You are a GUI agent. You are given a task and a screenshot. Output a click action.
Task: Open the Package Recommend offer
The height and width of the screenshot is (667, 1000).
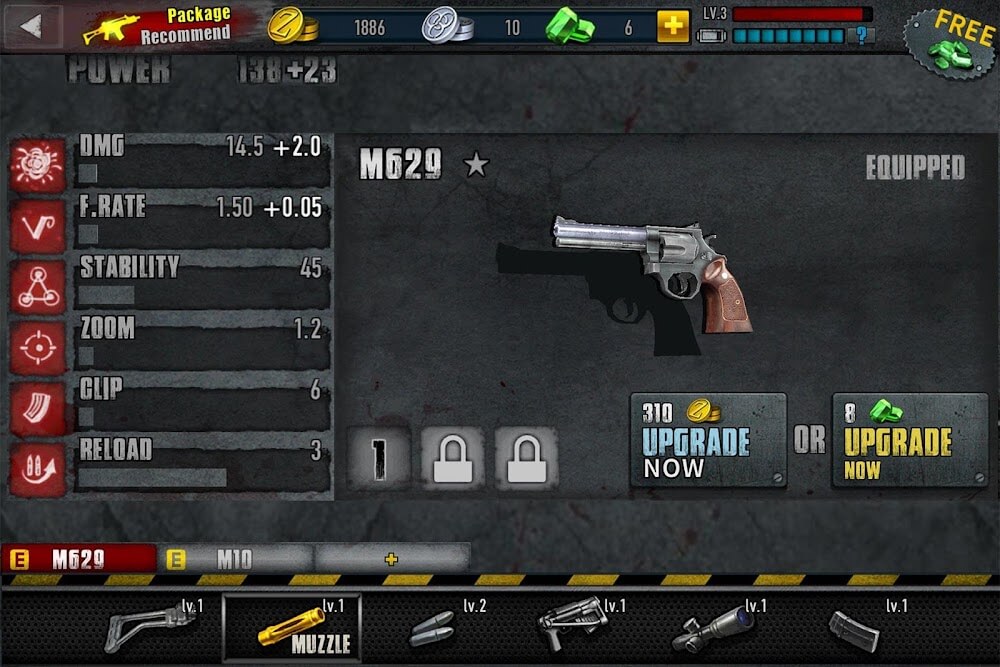click(x=158, y=27)
